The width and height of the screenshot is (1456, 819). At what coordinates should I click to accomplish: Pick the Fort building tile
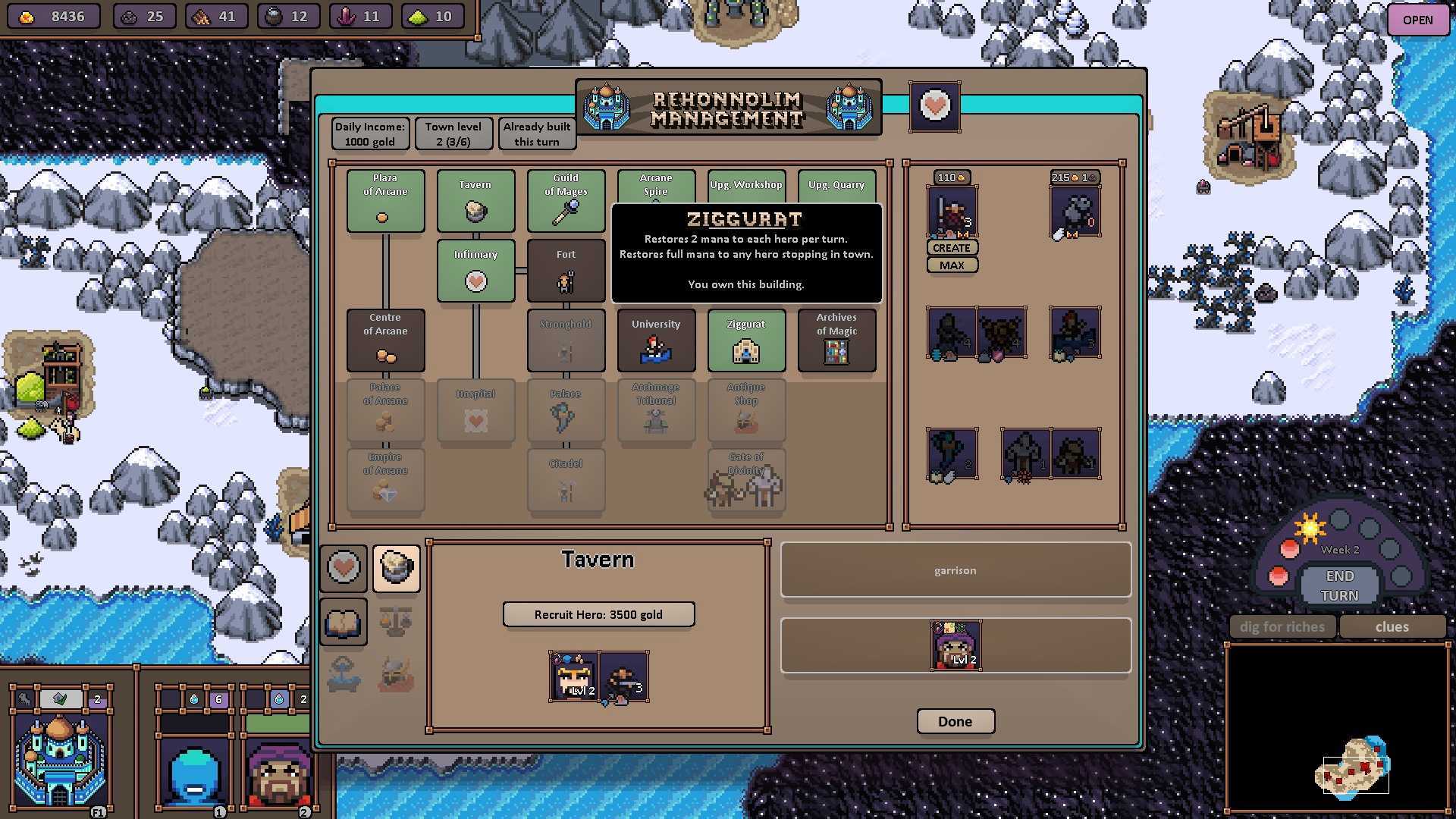coord(566,270)
